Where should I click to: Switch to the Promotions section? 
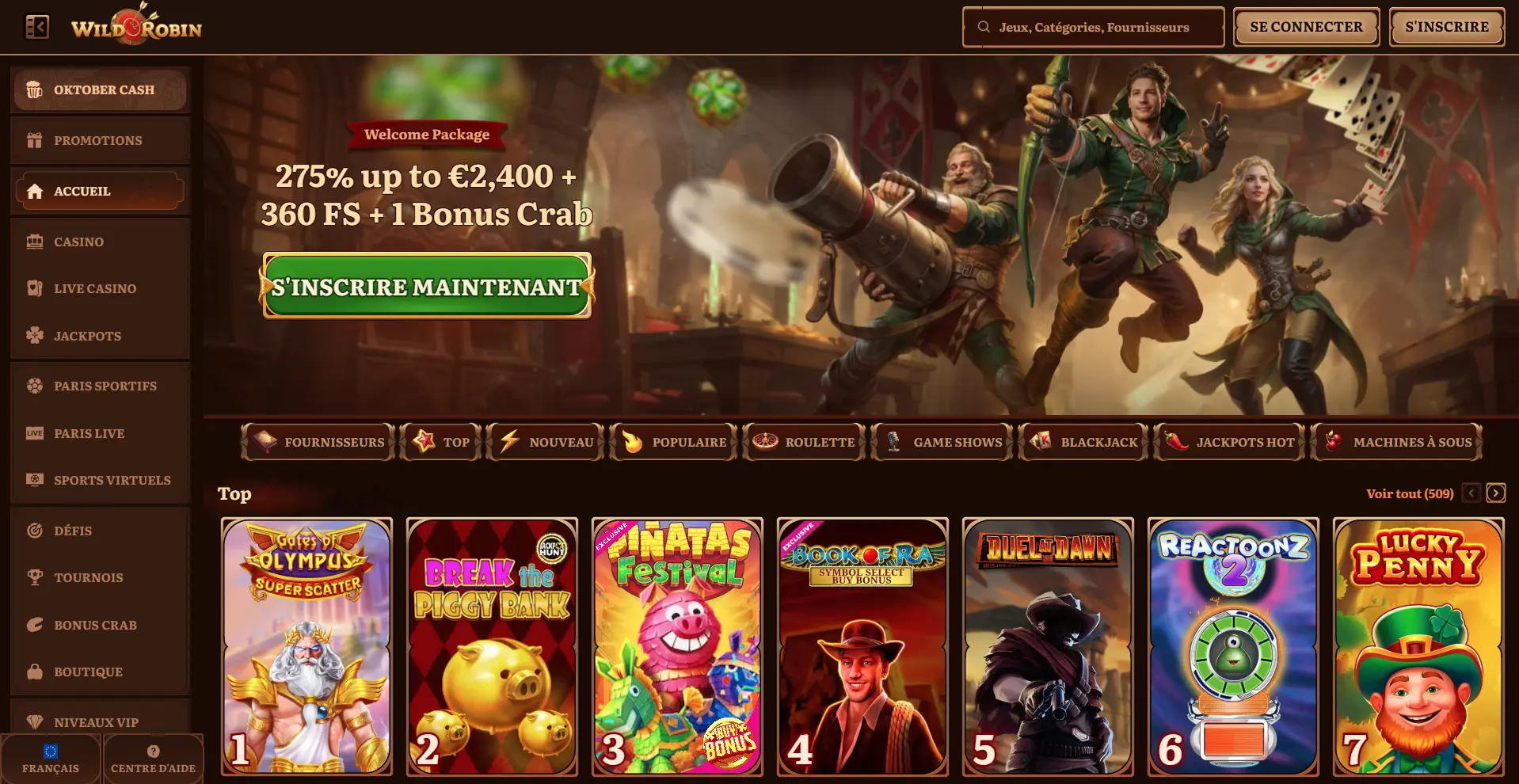98,140
